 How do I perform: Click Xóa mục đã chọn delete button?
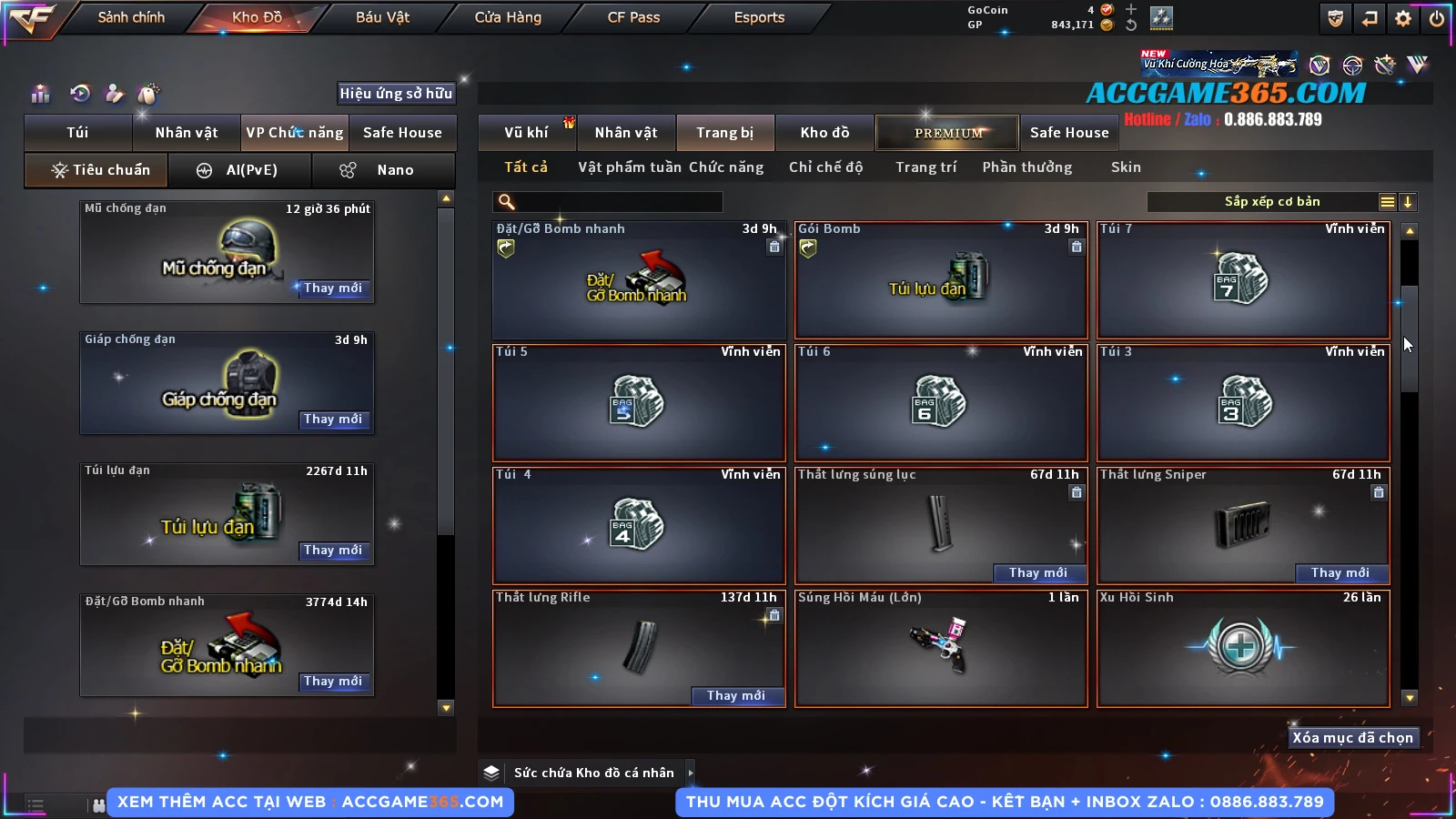[x=1352, y=738]
